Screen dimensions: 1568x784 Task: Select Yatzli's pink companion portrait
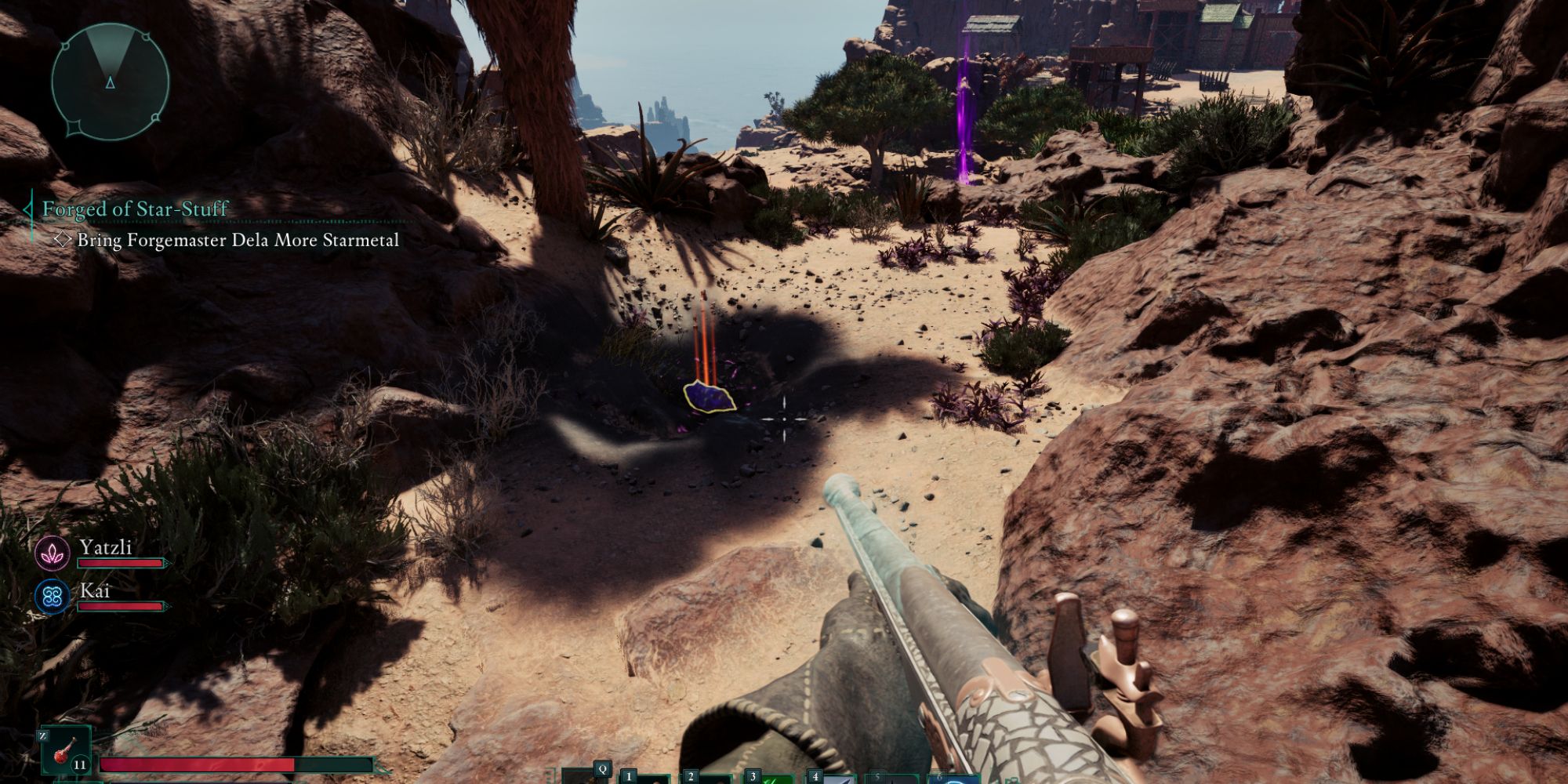point(53,554)
